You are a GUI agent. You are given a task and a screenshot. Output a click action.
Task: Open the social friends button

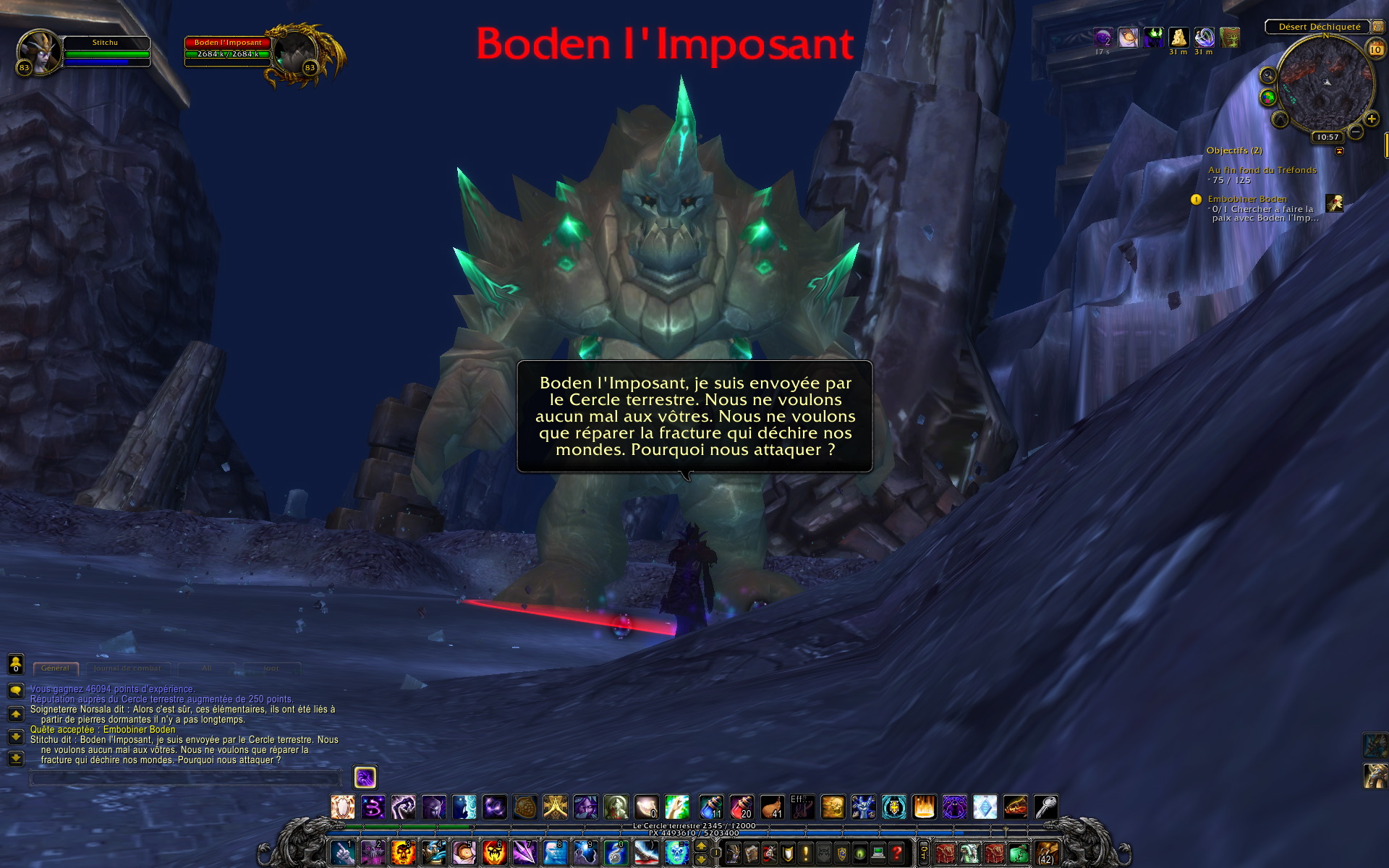(15, 663)
